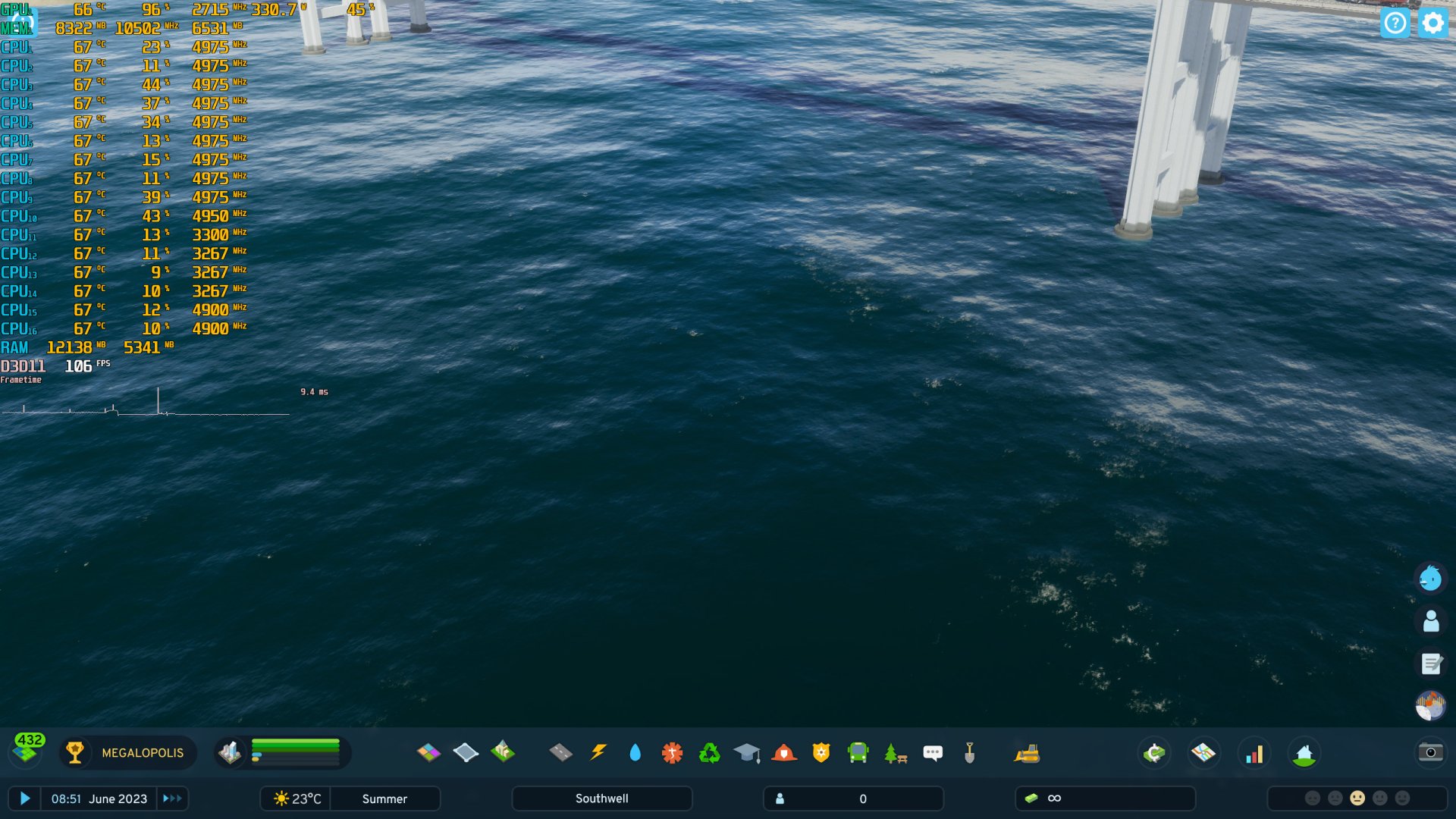
Task: Toggle the in-game help panel
Action: pyautogui.click(x=1395, y=23)
